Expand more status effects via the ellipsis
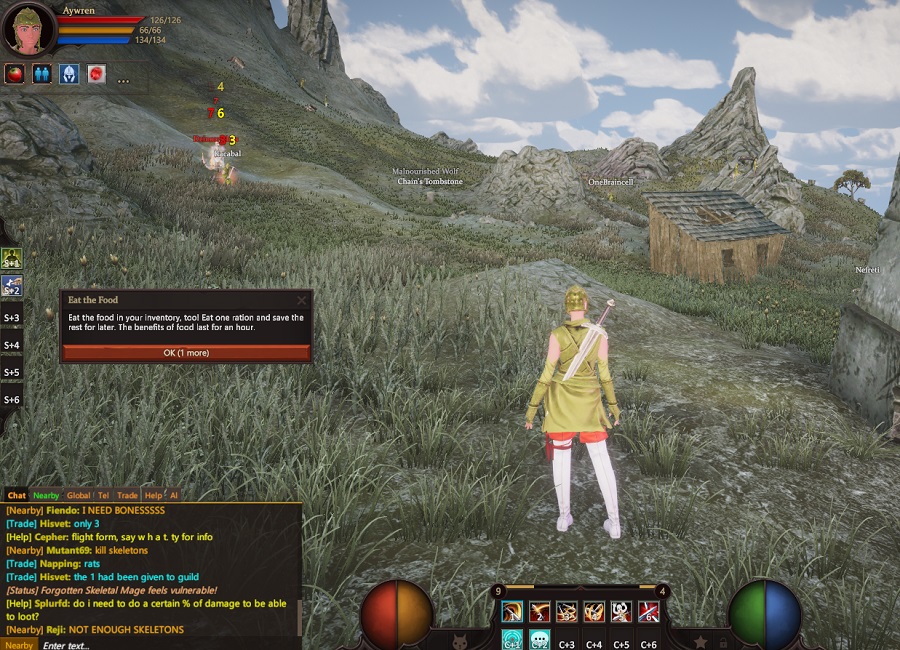 pos(123,78)
